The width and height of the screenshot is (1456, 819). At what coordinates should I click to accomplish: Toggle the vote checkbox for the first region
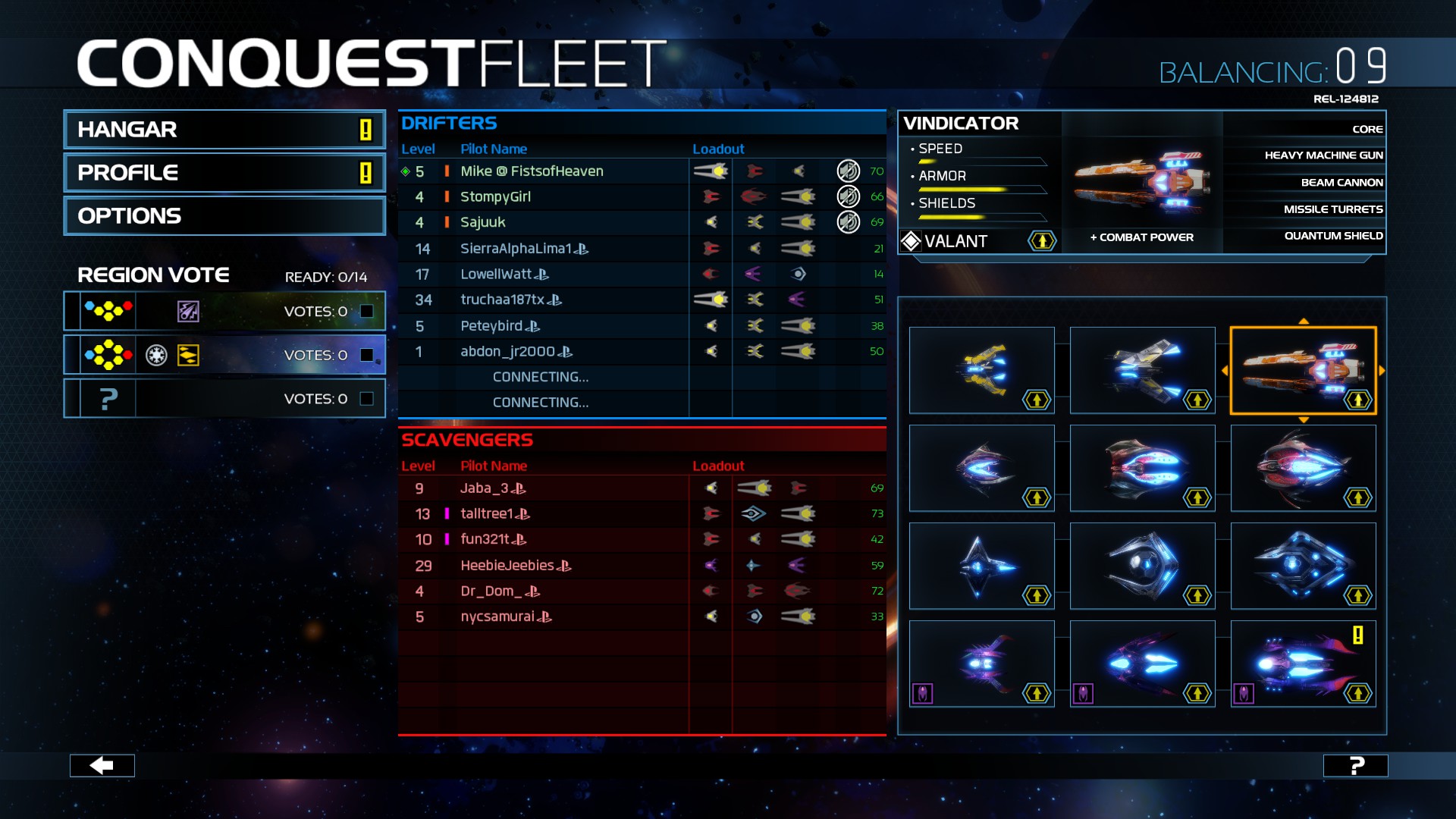coord(367,309)
